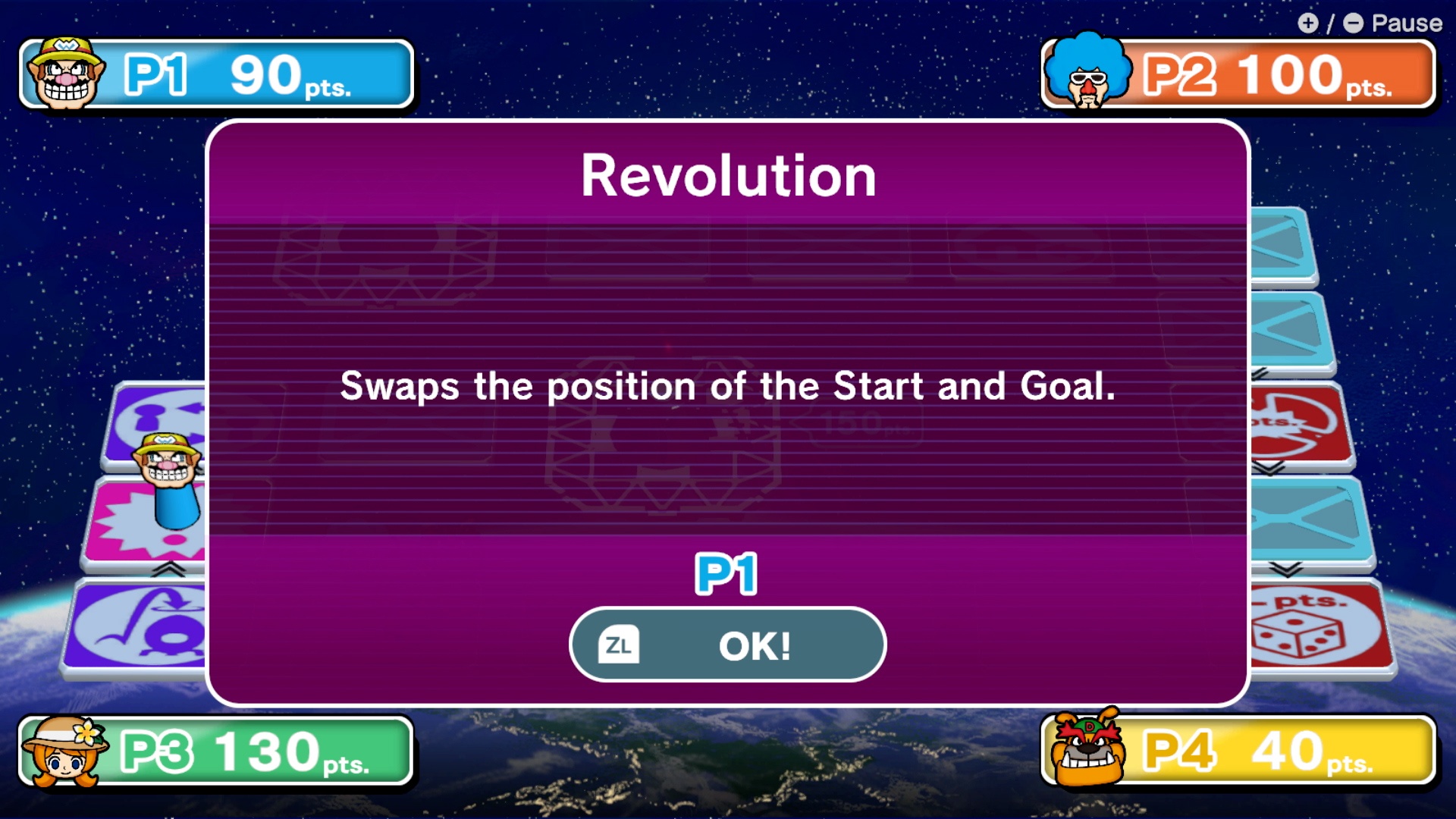This screenshot has width=1456, height=819.
Task: Click the ZL button icon inside OK
Action: point(619,645)
